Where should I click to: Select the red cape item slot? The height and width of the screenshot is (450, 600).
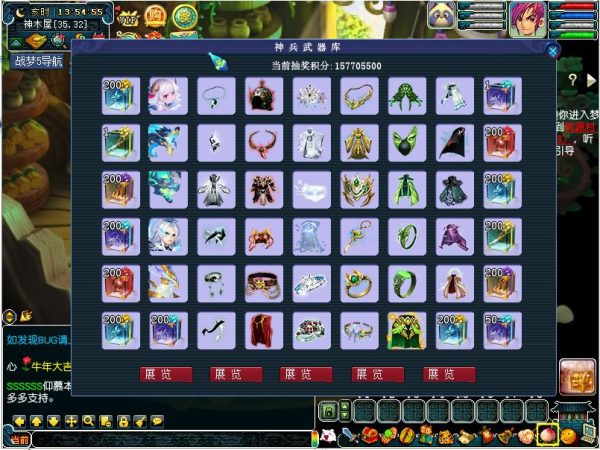[x=262, y=330]
